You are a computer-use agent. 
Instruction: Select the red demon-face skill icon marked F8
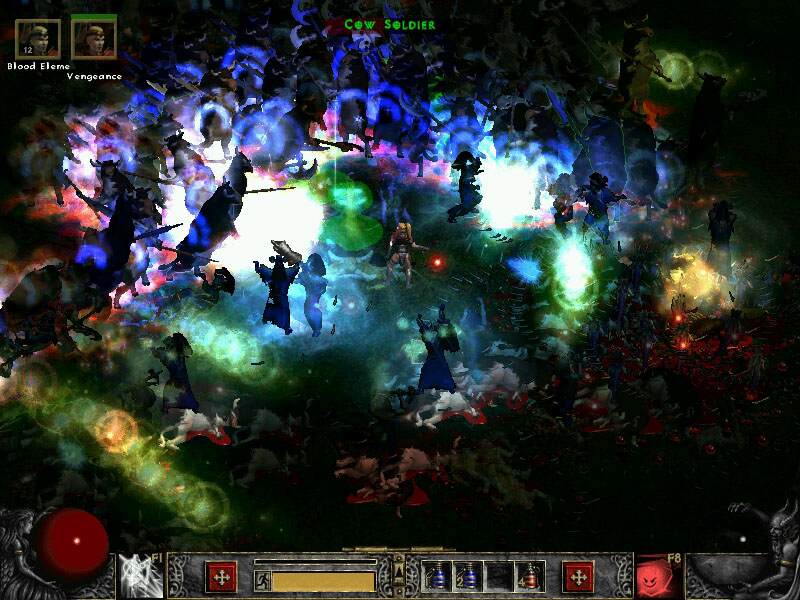click(658, 576)
